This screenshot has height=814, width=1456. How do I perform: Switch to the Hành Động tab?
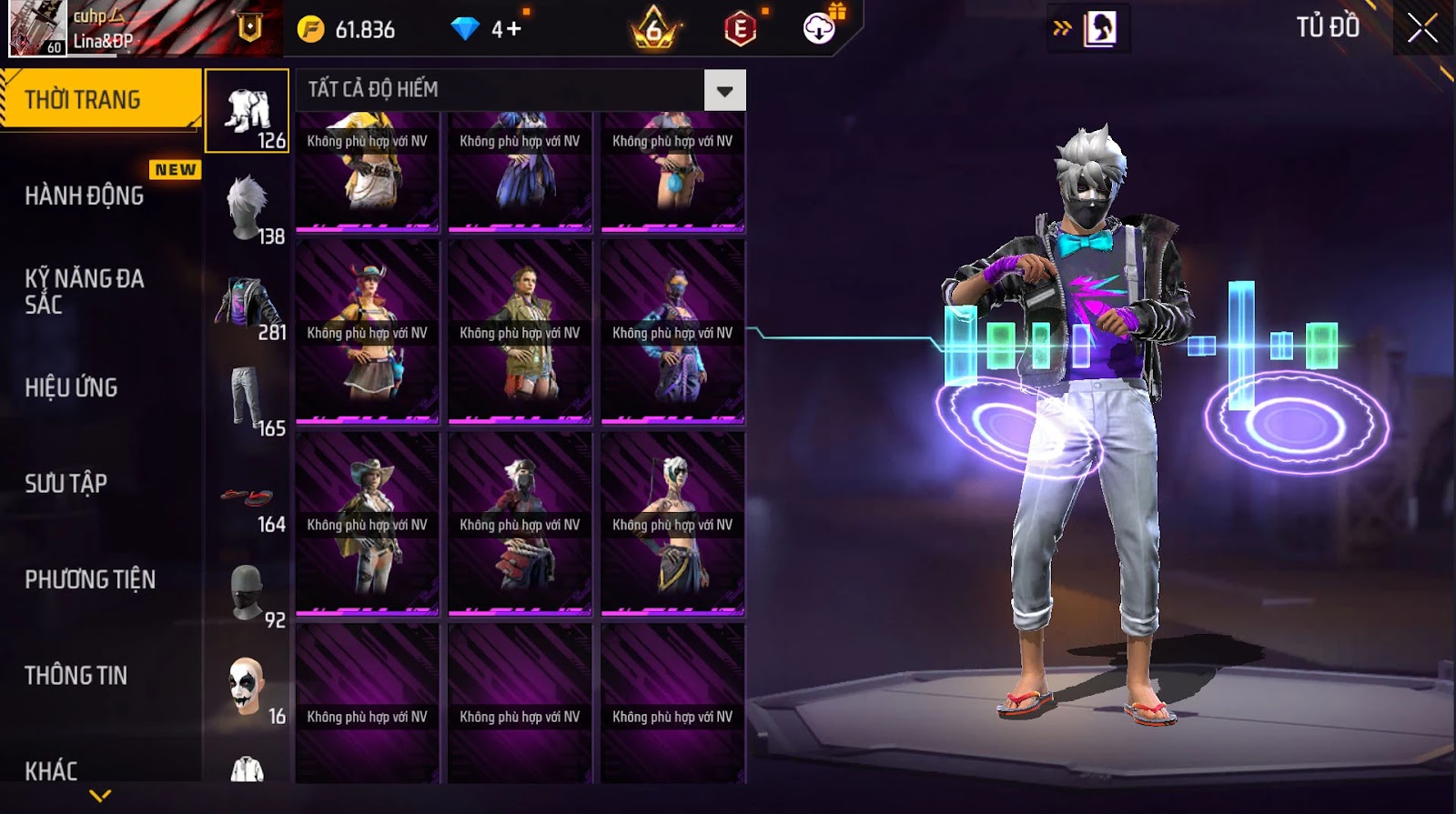pyautogui.click(x=85, y=196)
